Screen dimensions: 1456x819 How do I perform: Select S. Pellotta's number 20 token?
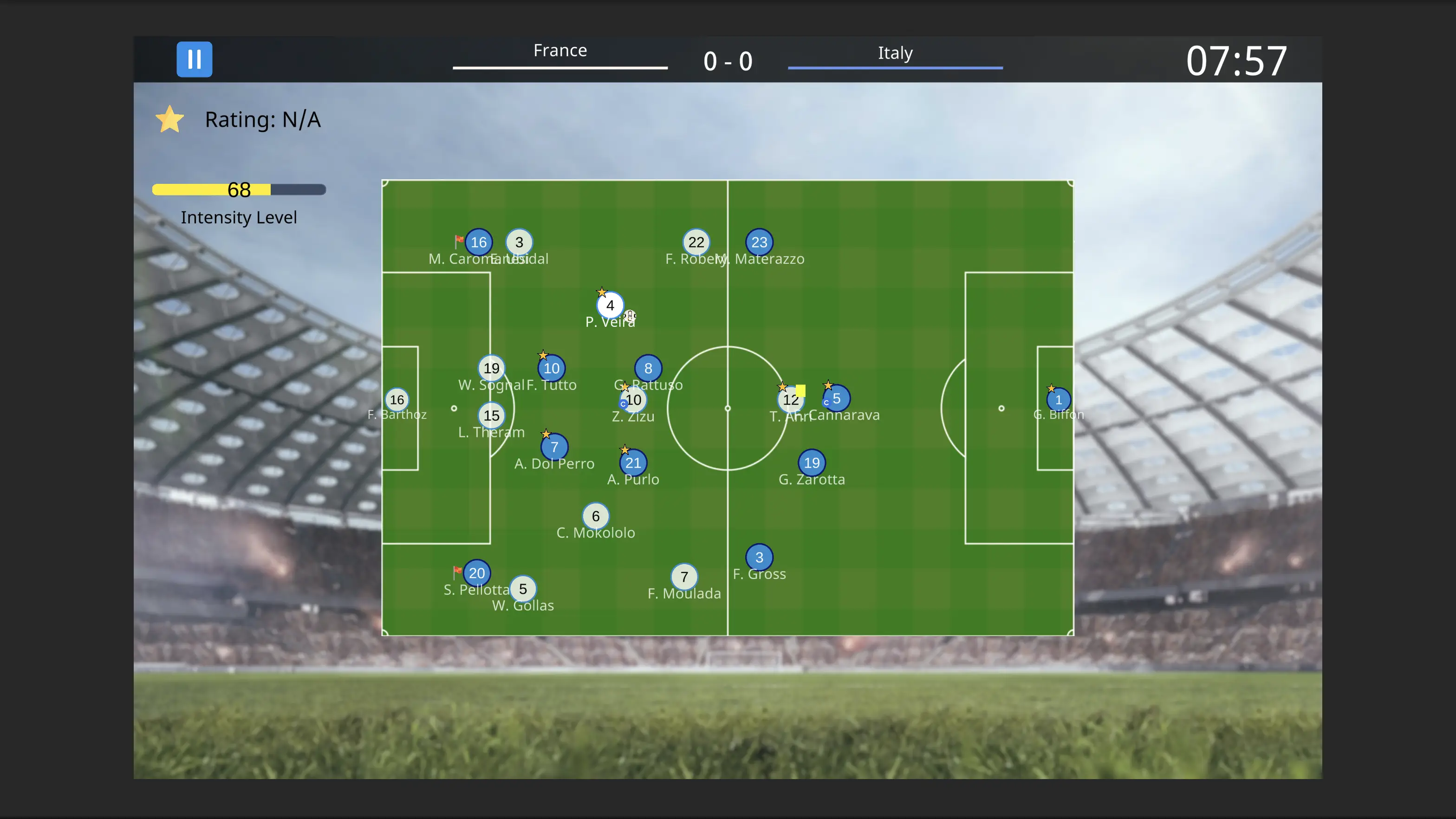[x=476, y=573]
